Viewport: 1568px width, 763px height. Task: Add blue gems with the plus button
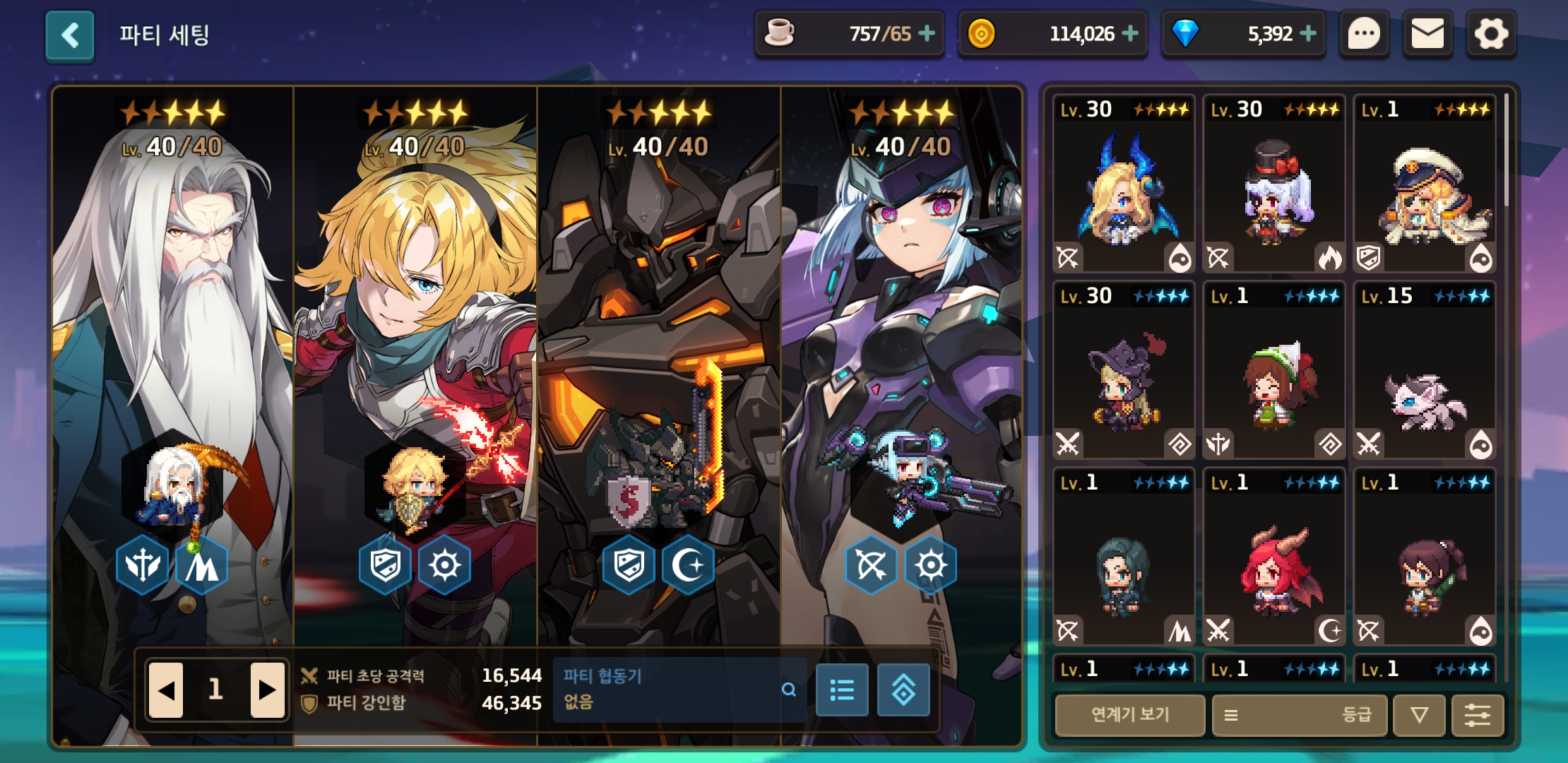1308,34
